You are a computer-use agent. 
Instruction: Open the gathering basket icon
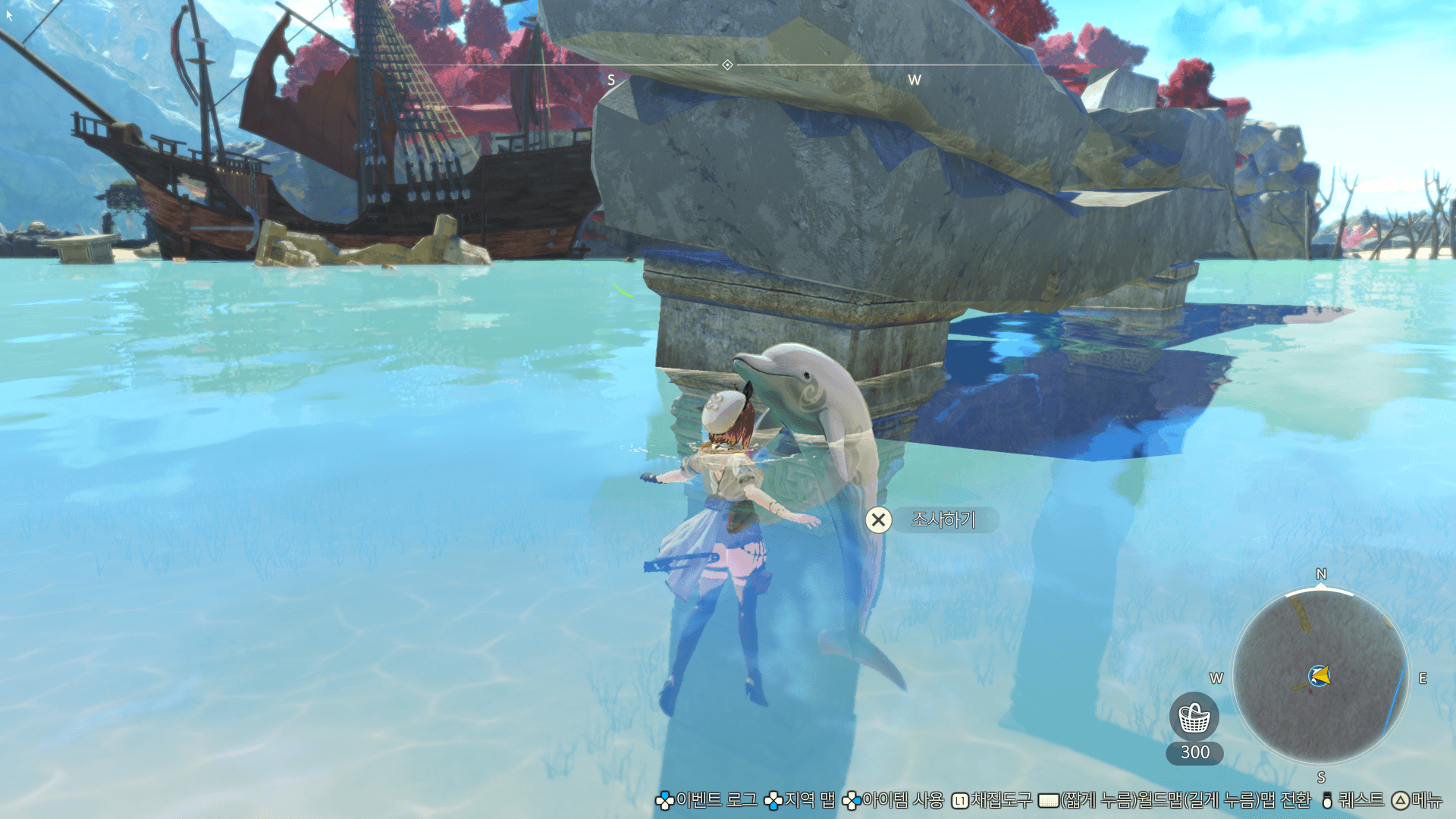click(x=1194, y=717)
